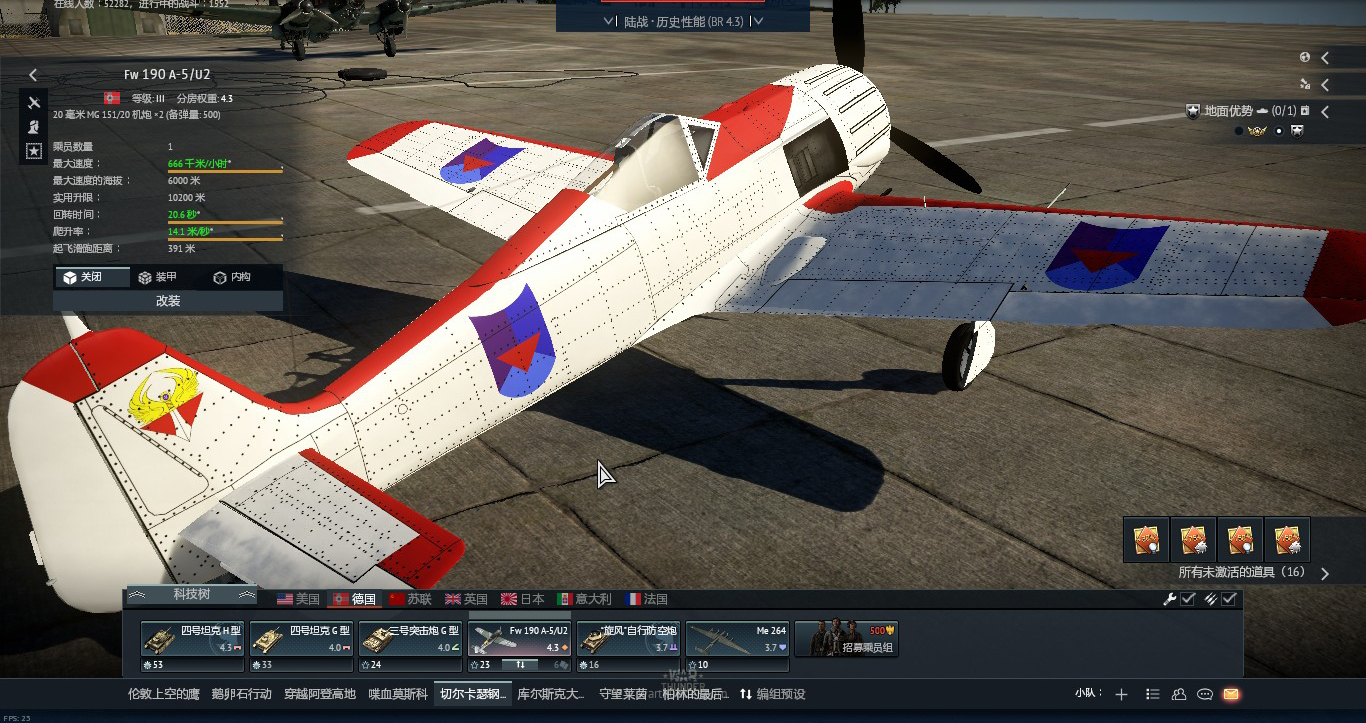Click the X icon below the back arrow
Image resolution: width=1366 pixels, height=723 pixels.
click(x=33, y=103)
